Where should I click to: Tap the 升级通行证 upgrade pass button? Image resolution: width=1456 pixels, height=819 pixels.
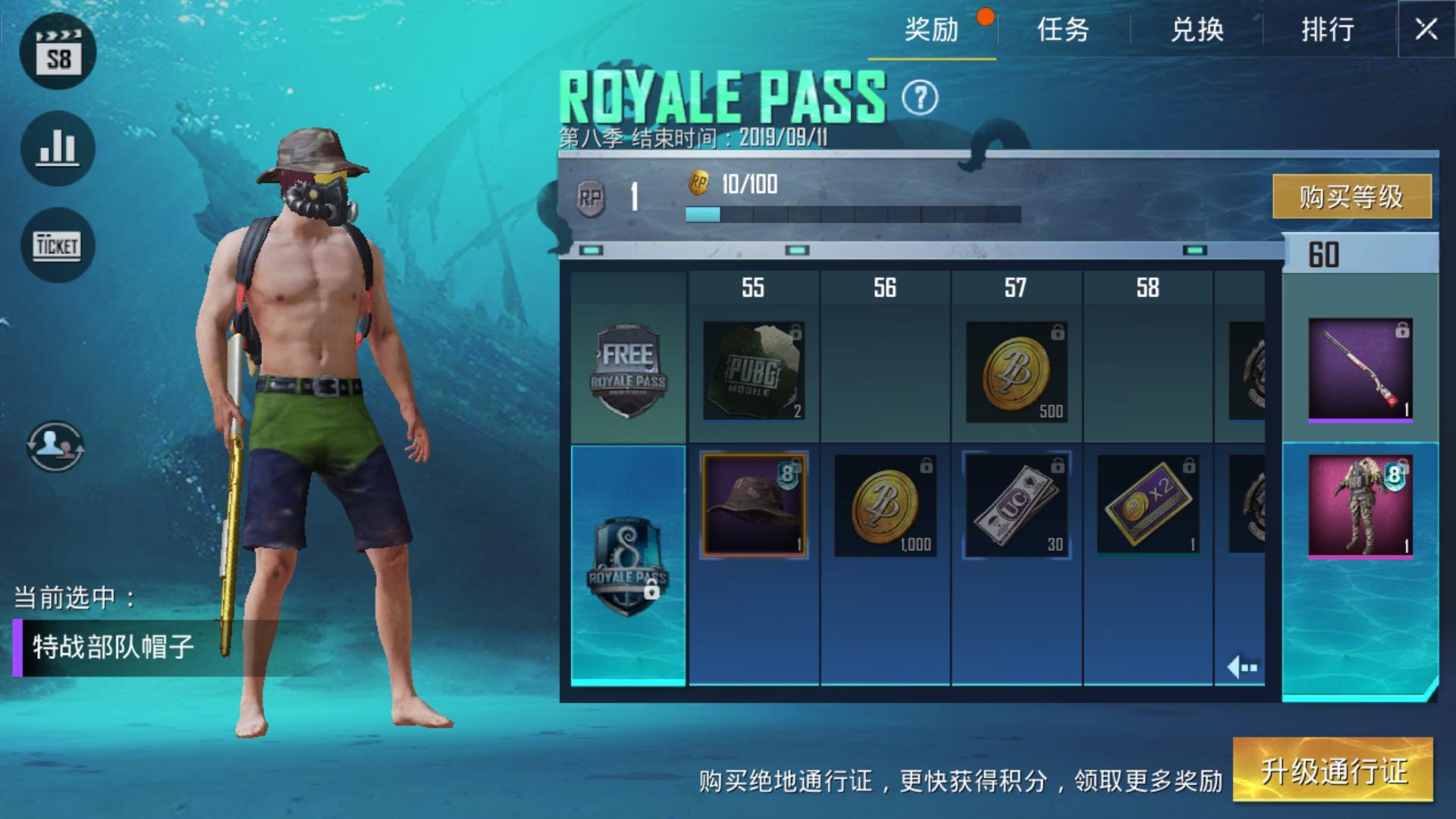(1333, 770)
